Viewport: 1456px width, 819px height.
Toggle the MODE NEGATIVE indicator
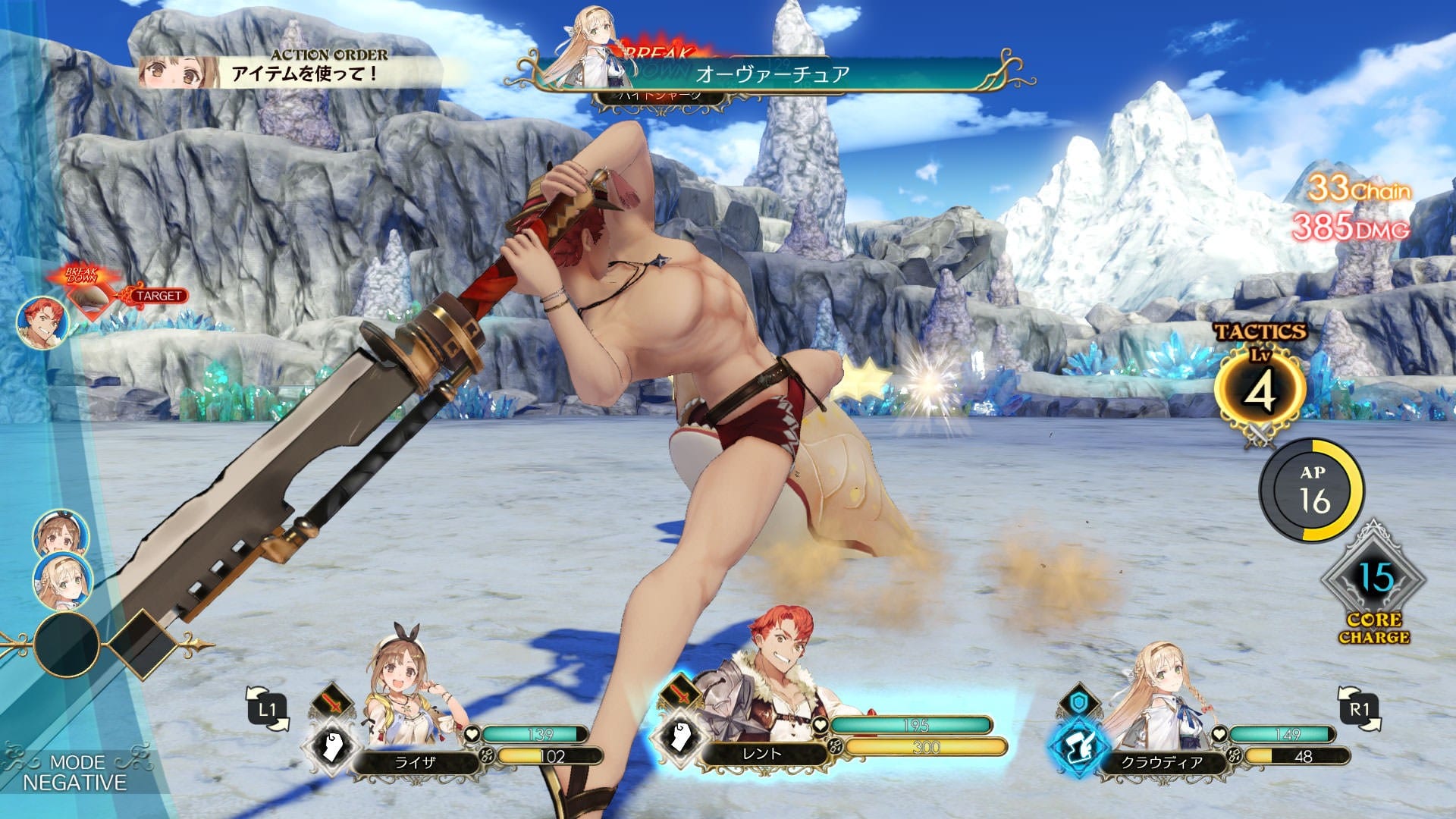tap(74, 772)
